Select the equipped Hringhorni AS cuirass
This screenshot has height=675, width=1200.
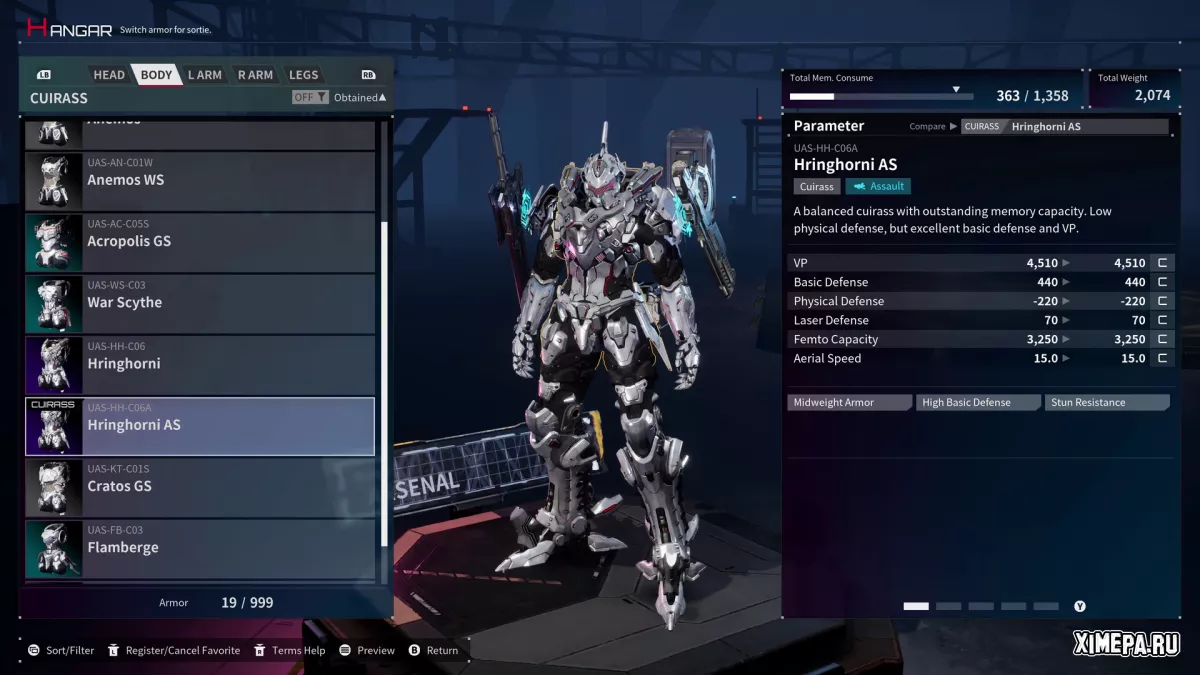200,426
